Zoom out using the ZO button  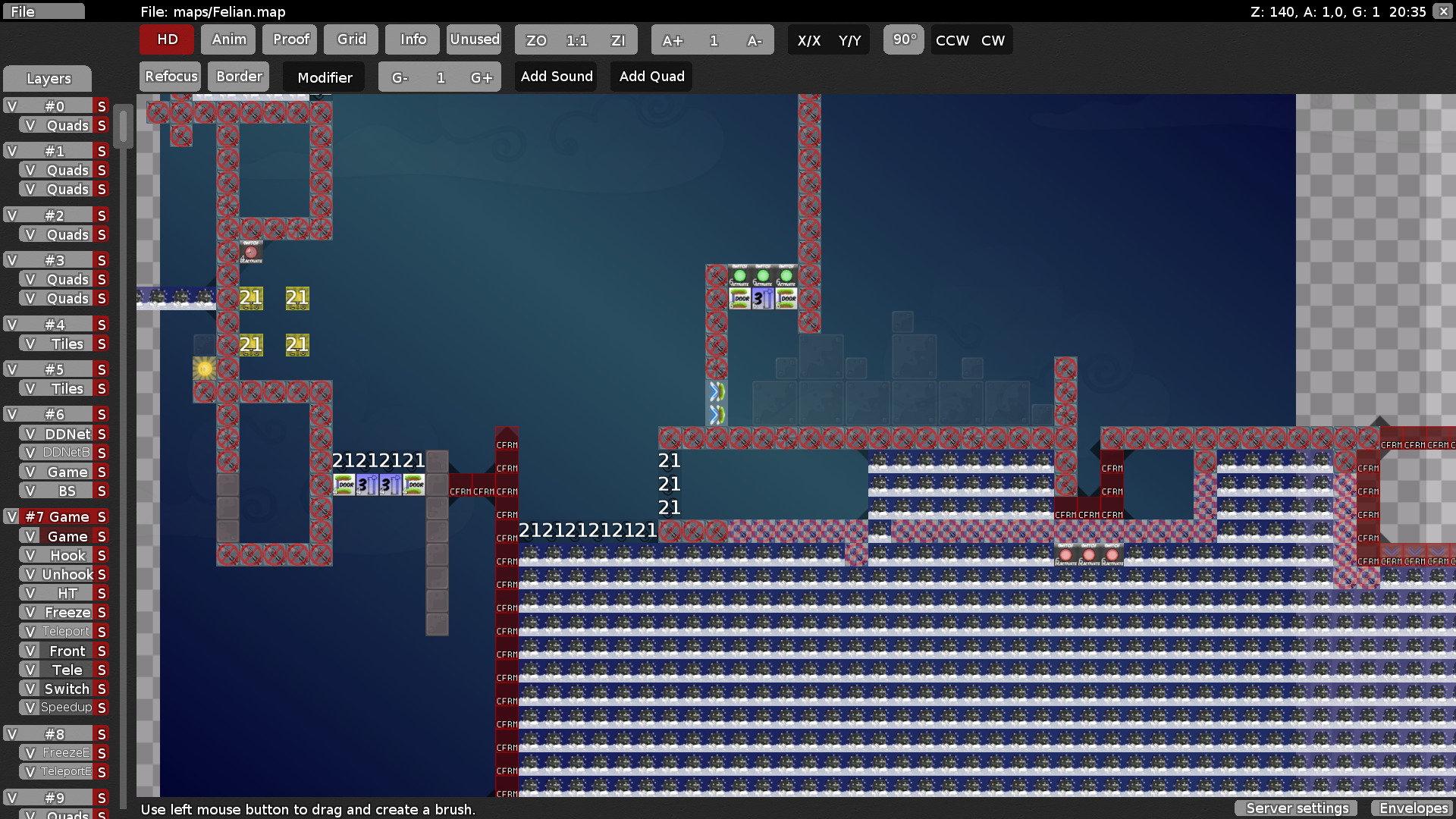click(x=536, y=40)
